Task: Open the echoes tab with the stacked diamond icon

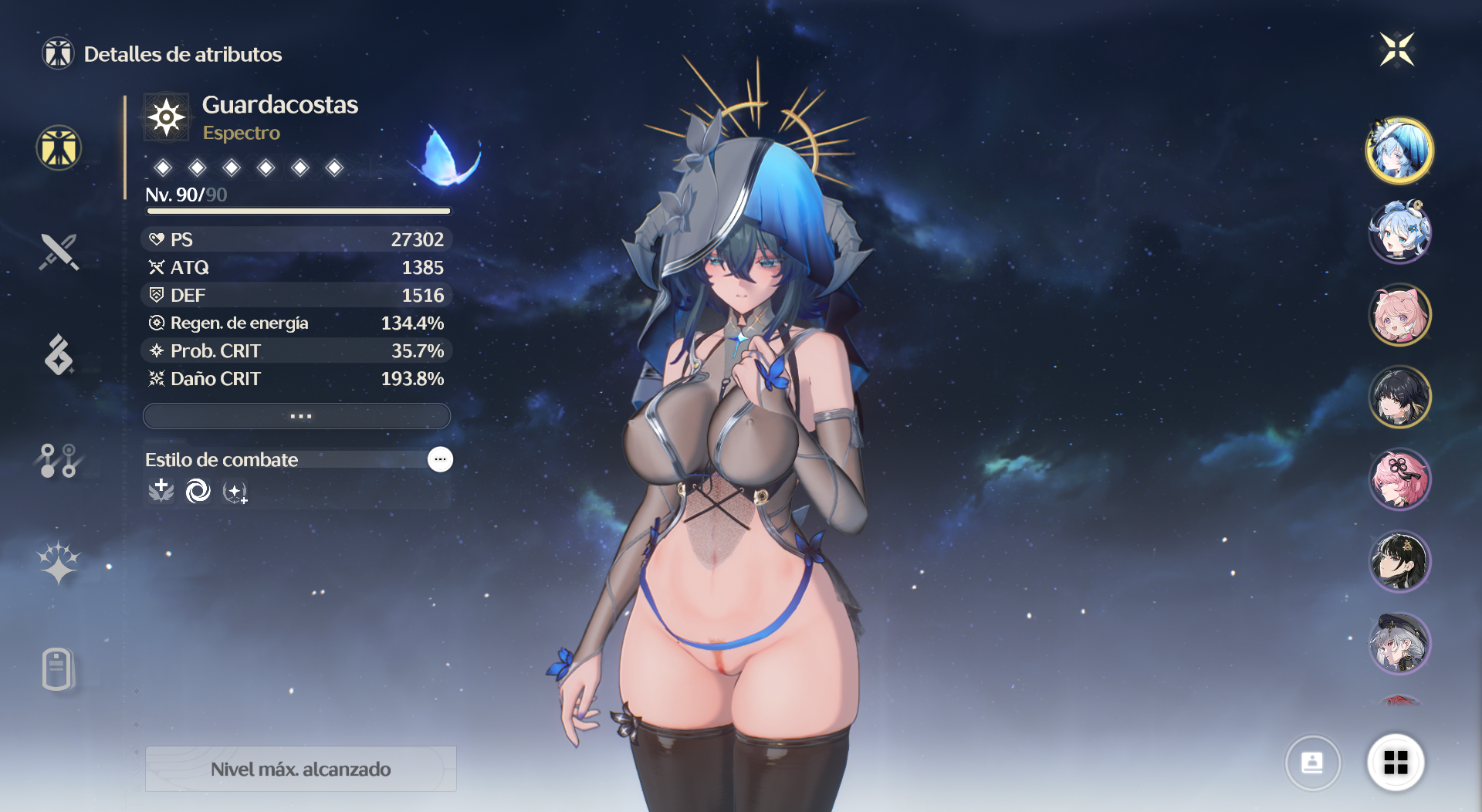Action: [59, 355]
